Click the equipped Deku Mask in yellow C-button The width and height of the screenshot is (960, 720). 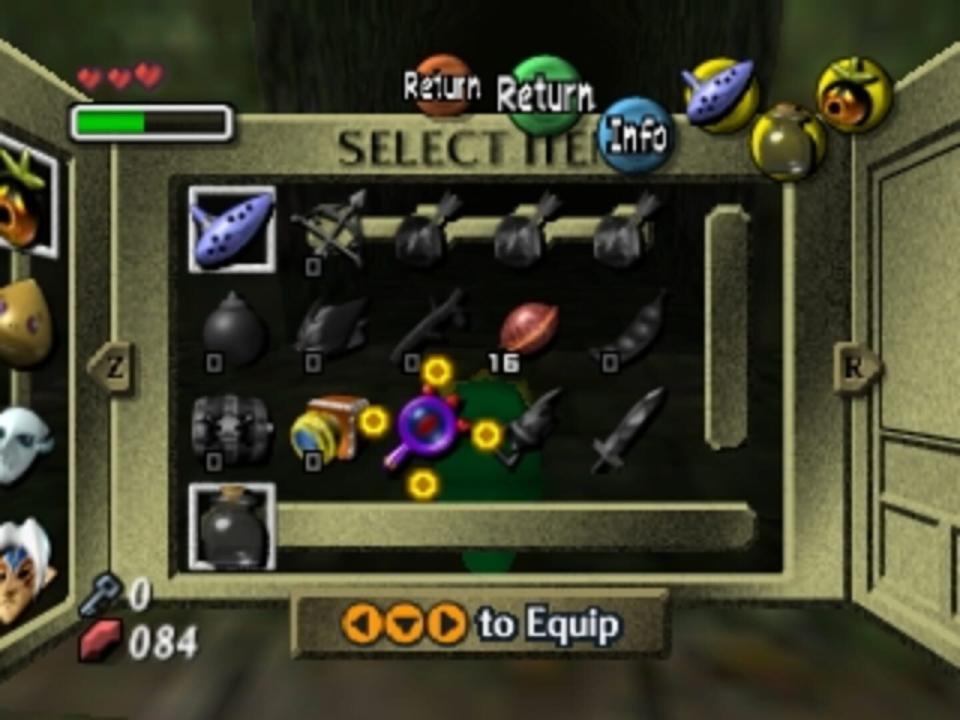click(854, 95)
